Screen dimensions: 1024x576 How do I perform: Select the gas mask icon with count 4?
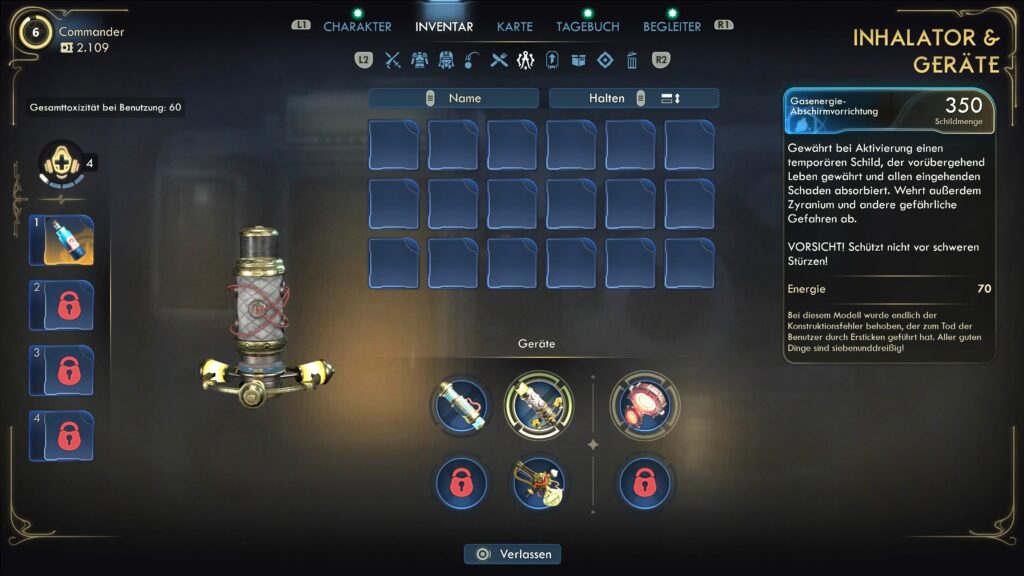60,163
